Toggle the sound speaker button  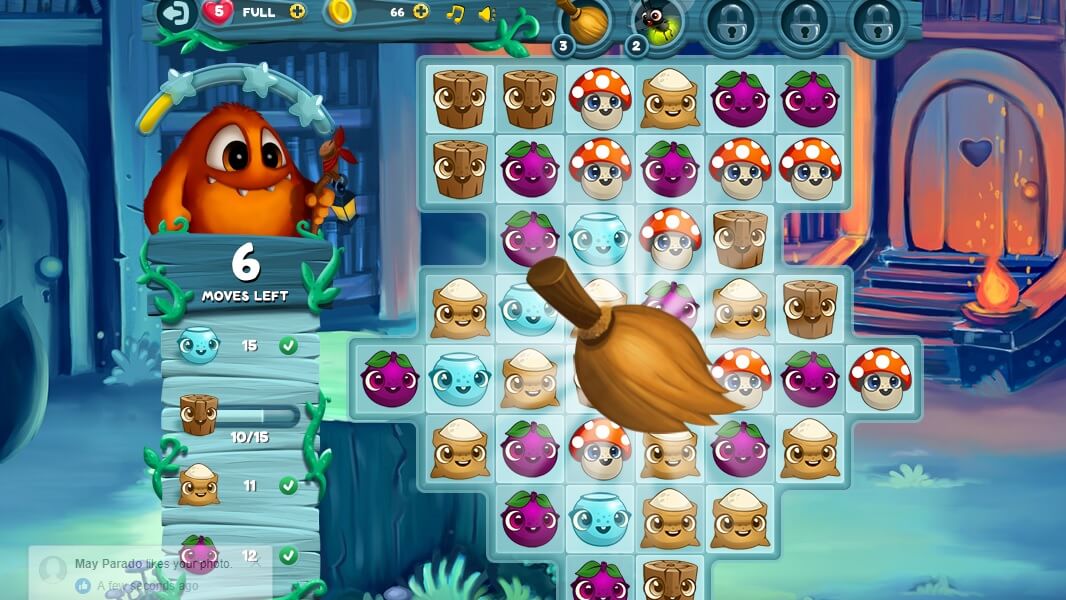pyautogui.click(x=487, y=13)
